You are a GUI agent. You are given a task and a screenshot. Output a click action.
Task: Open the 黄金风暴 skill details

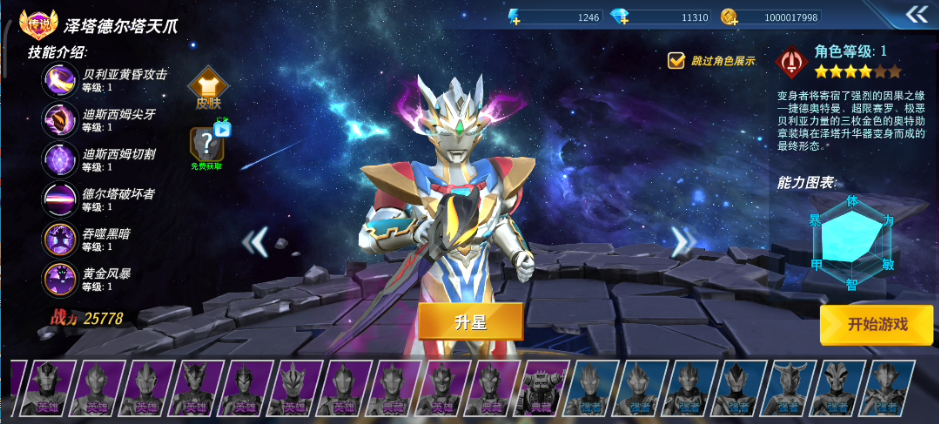click(59, 278)
